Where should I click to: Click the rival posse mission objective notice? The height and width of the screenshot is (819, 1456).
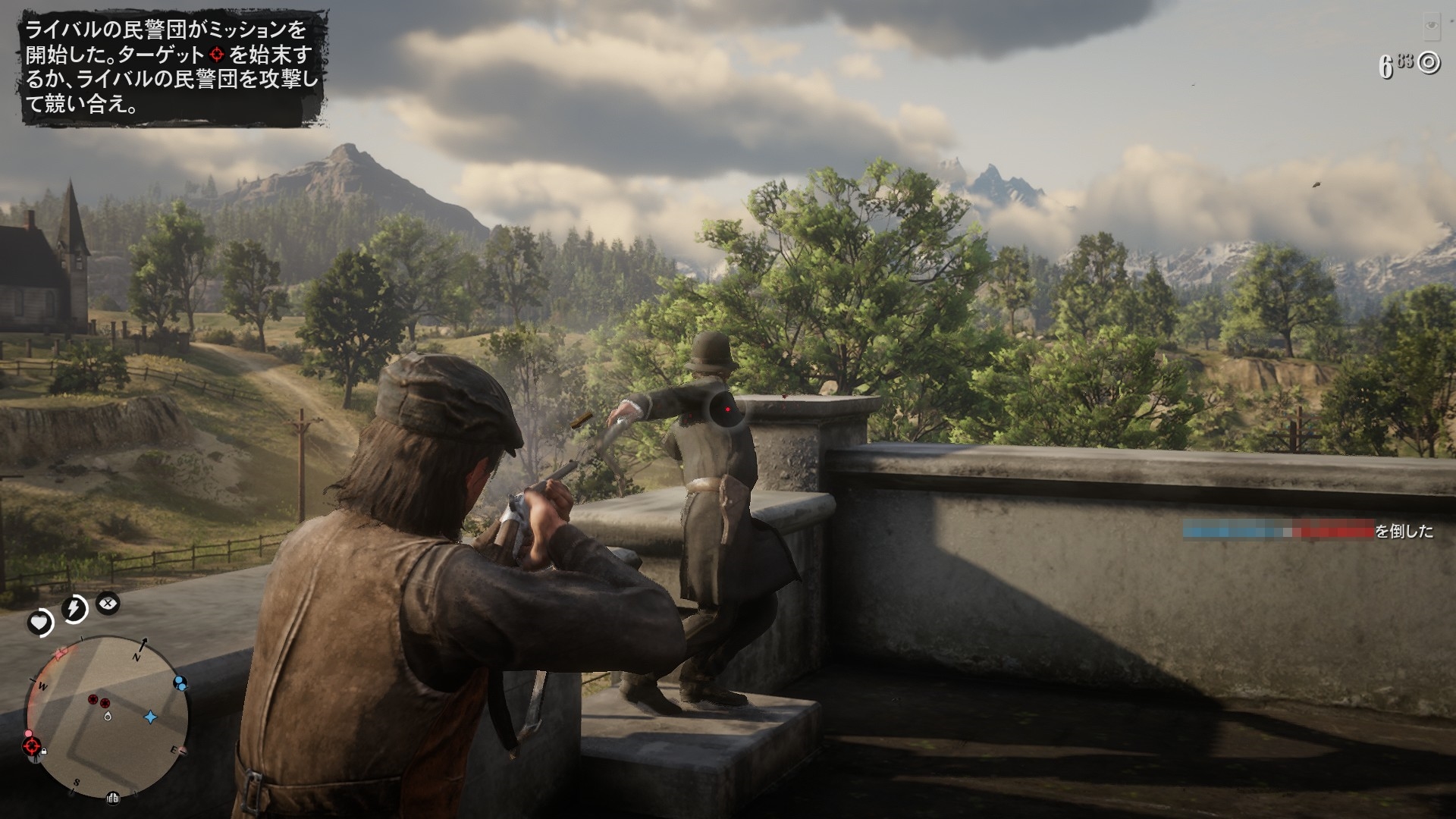171,67
